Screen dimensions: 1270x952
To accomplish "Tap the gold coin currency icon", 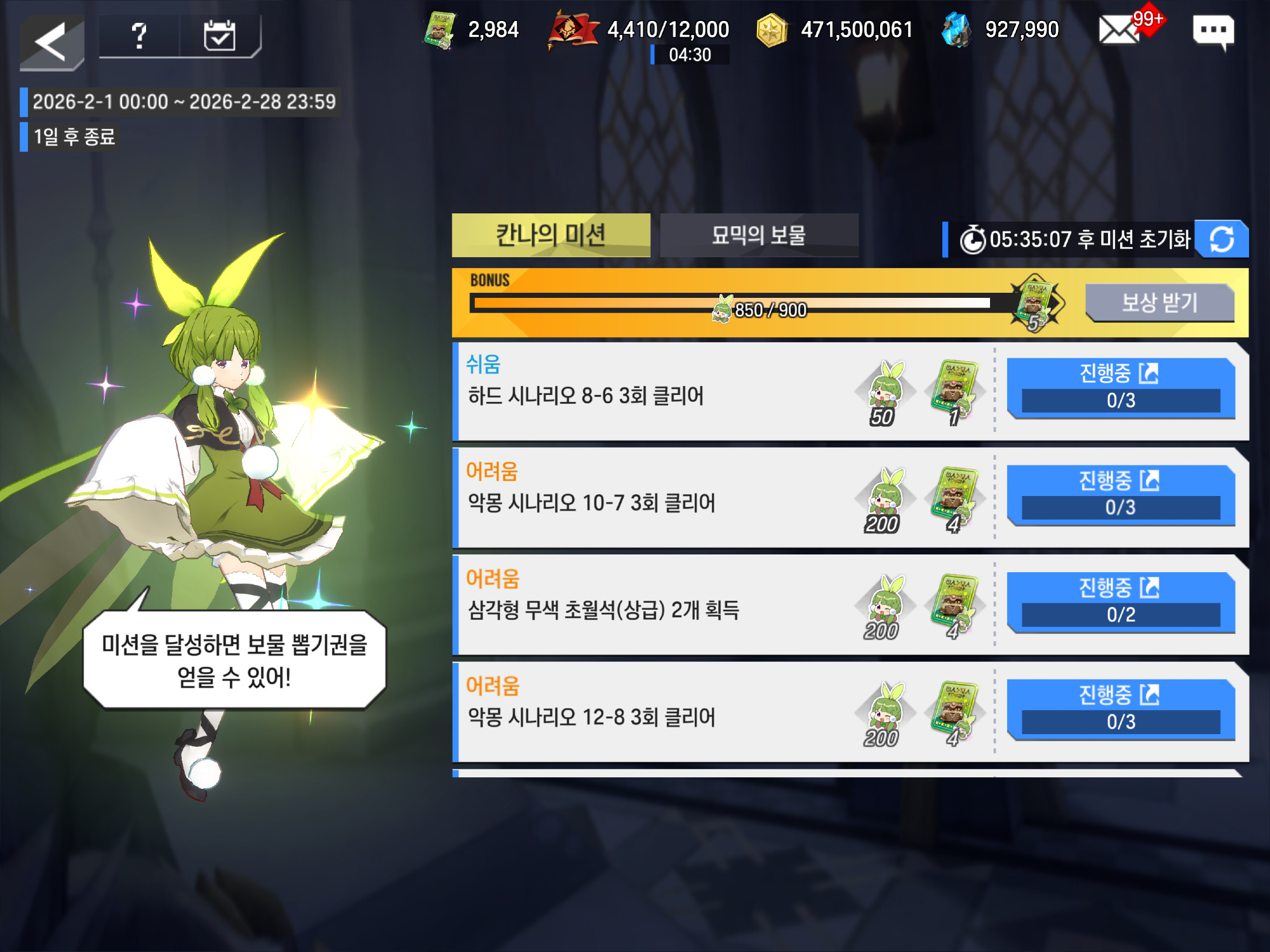I will 772,30.
